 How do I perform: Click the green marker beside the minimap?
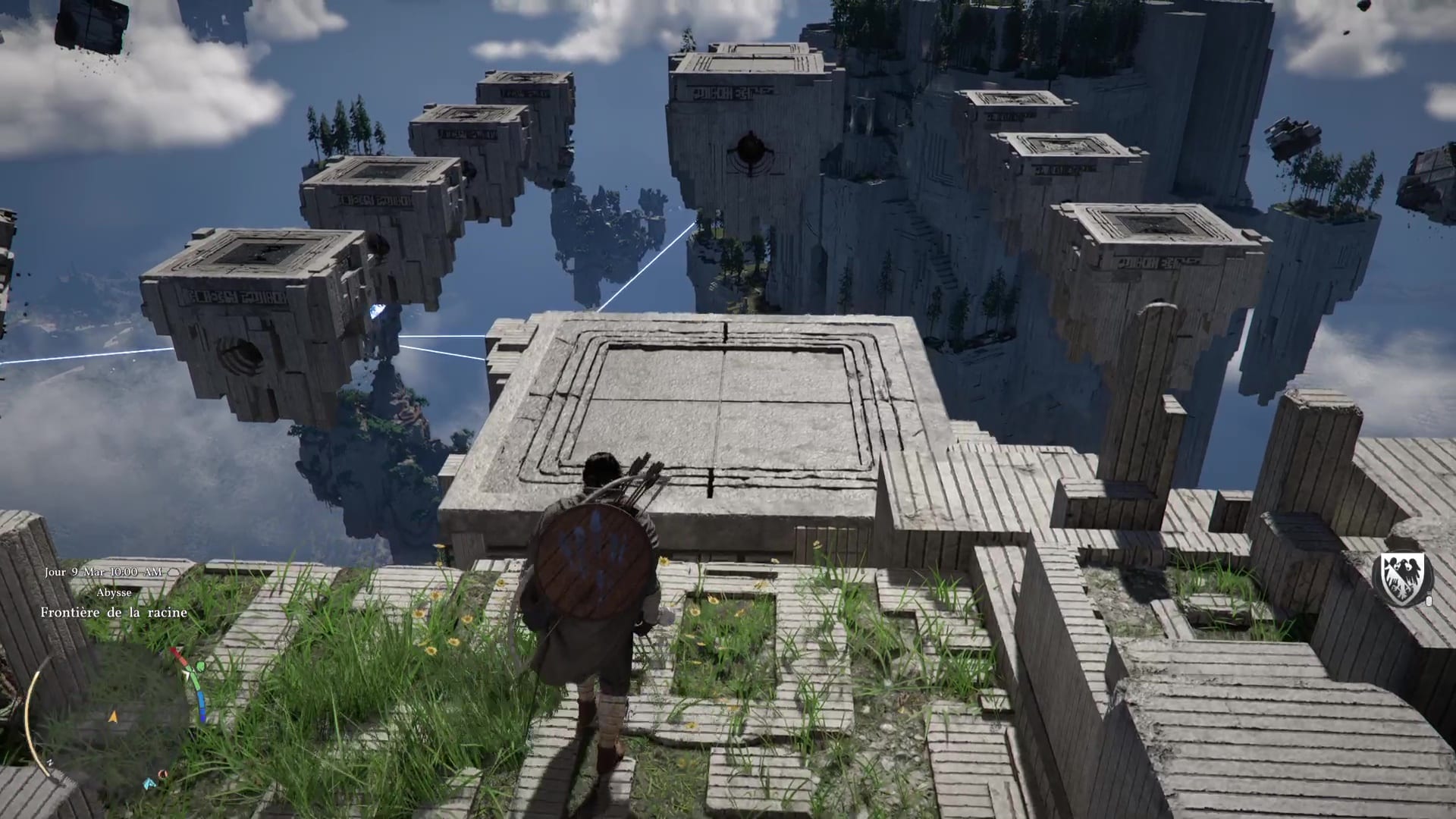pos(199,667)
